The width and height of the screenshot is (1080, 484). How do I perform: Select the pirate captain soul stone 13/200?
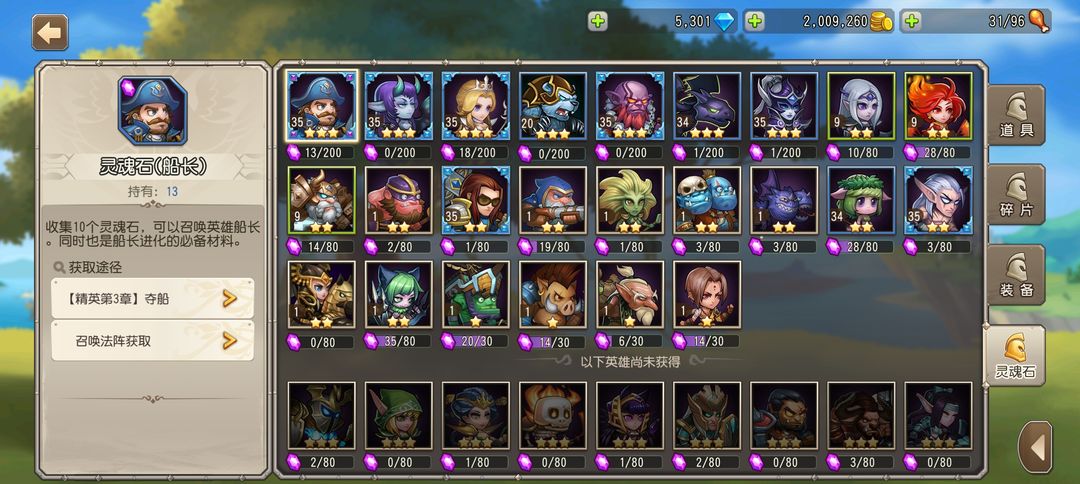pos(322,107)
